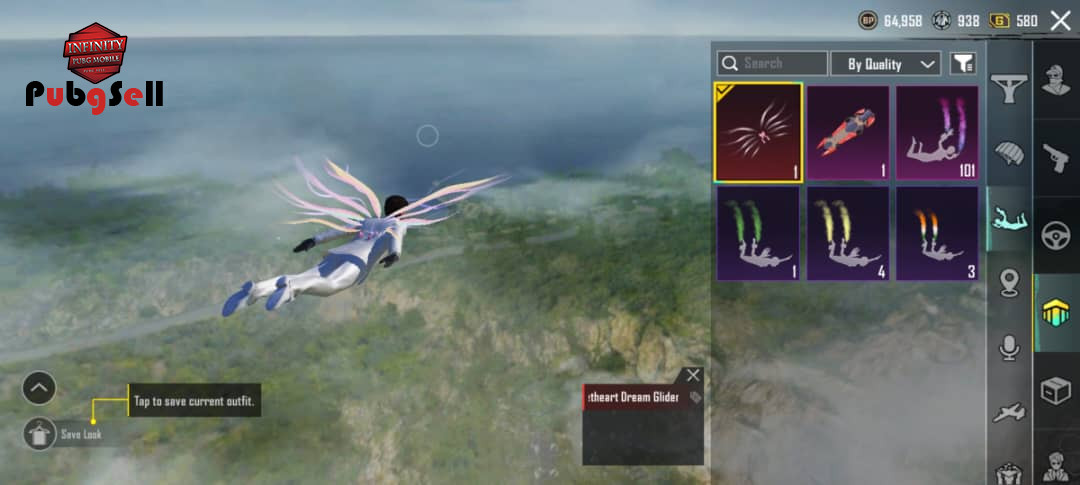The image size is (1080, 485).
Task: Choose the orange tricolor smoke trail item
Action: [937, 233]
